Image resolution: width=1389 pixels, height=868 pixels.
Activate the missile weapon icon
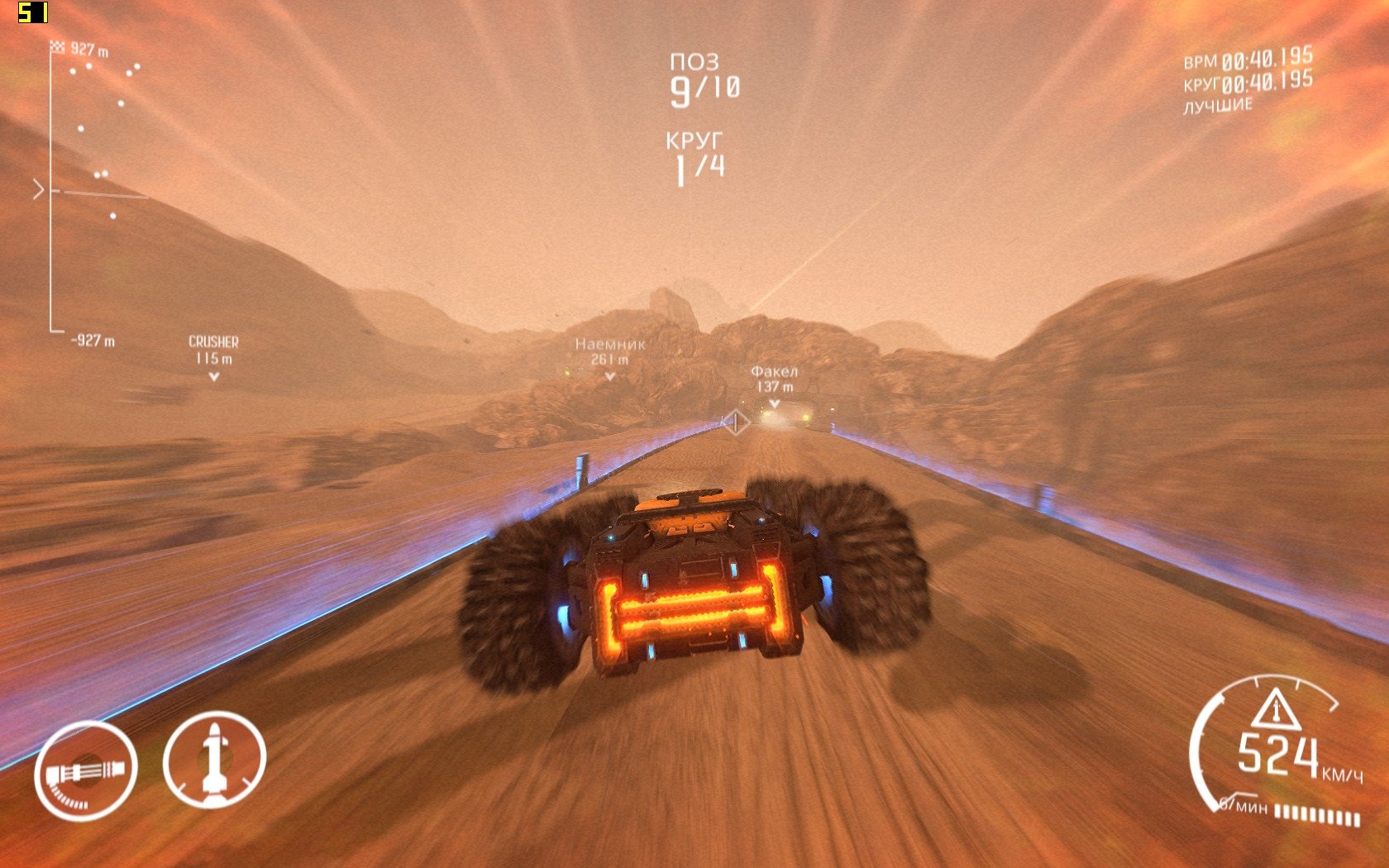(214, 760)
